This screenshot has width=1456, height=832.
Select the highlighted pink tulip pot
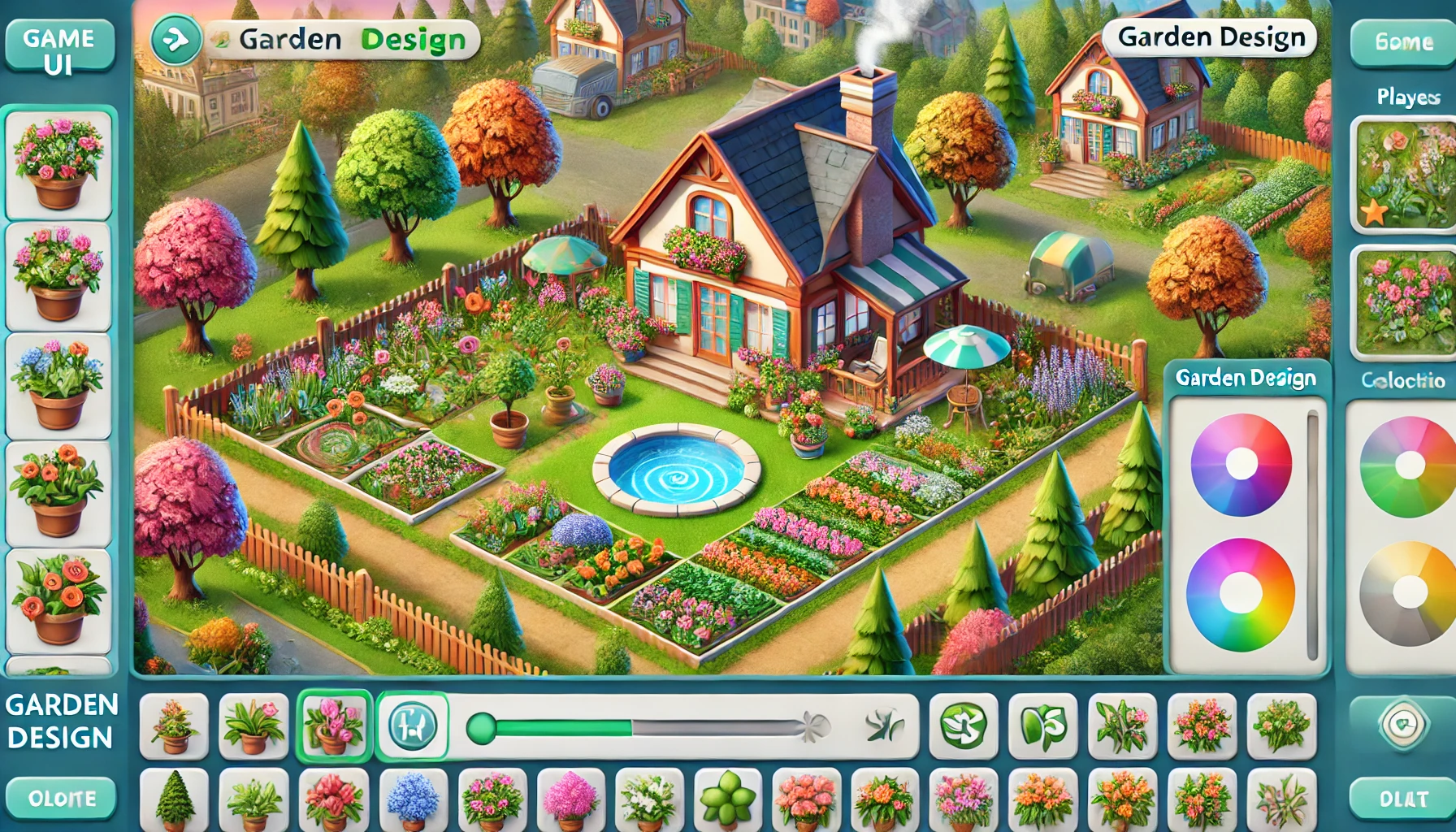click(334, 726)
